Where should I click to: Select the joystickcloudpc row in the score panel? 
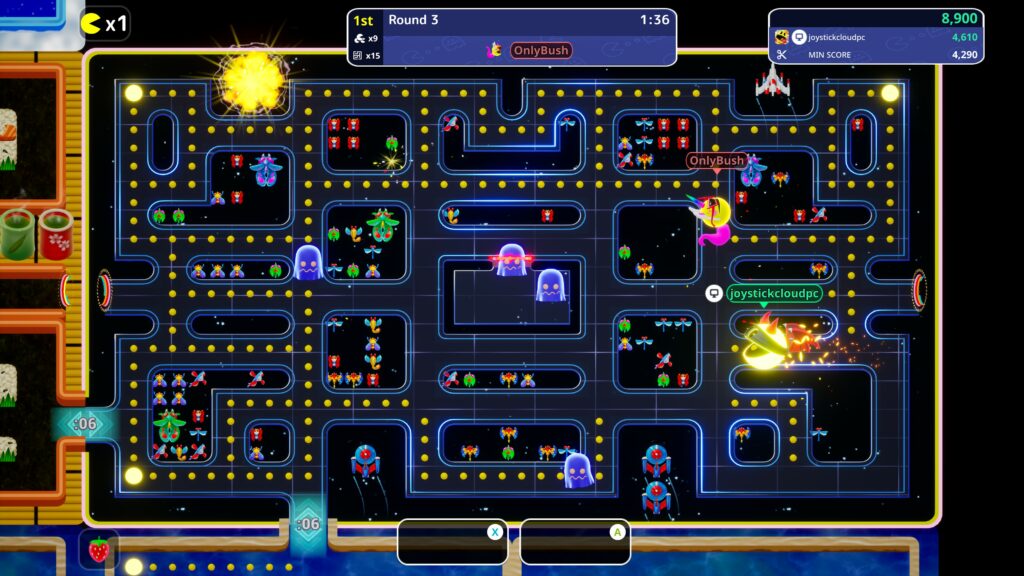click(875, 37)
